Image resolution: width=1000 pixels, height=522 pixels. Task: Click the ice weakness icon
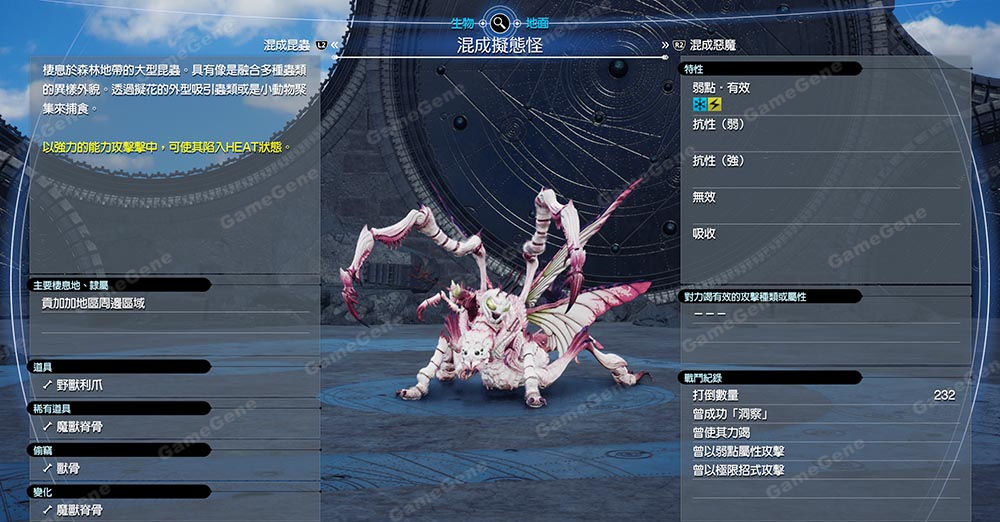click(x=700, y=104)
